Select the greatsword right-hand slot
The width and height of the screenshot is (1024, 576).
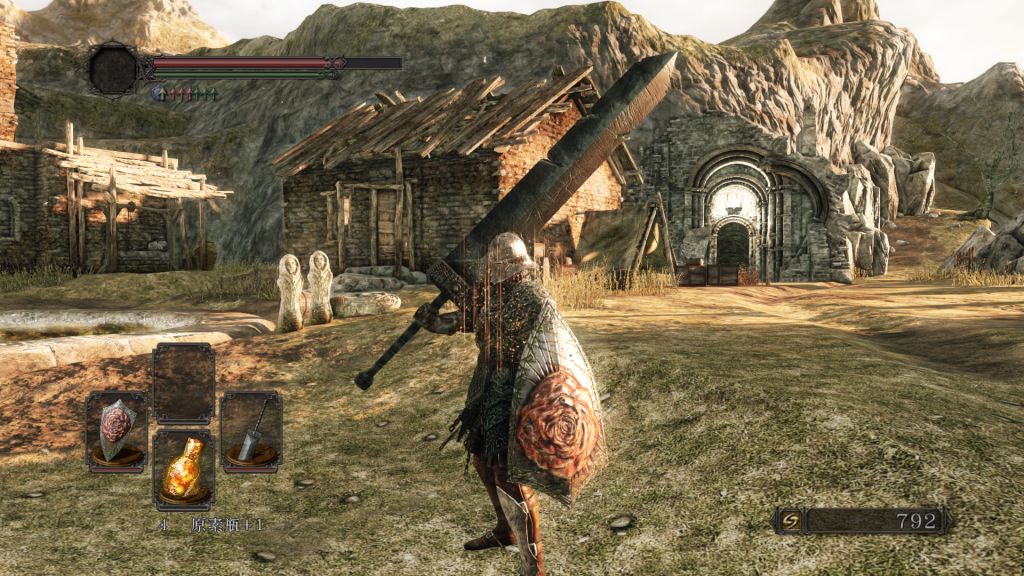tap(250, 431)
